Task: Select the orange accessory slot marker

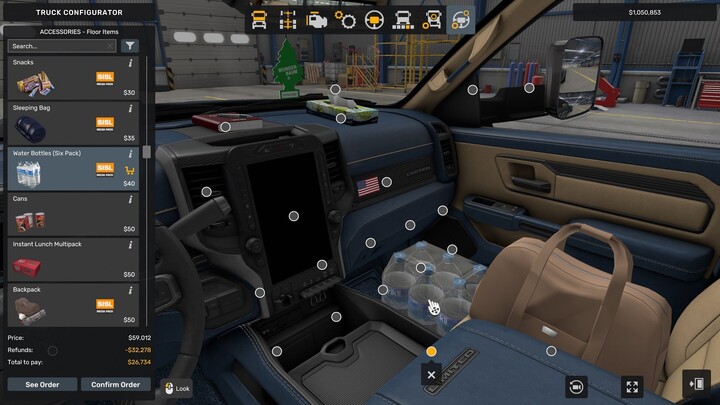Action: point(431,351)
